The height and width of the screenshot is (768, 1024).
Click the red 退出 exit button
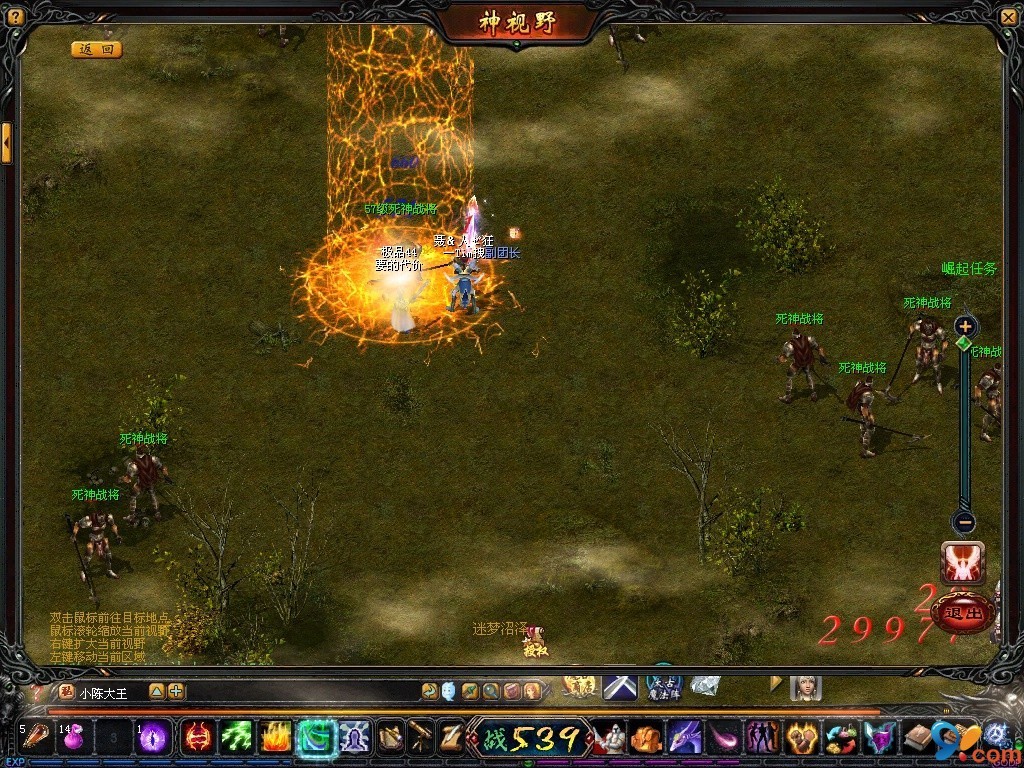pos(962,613)
